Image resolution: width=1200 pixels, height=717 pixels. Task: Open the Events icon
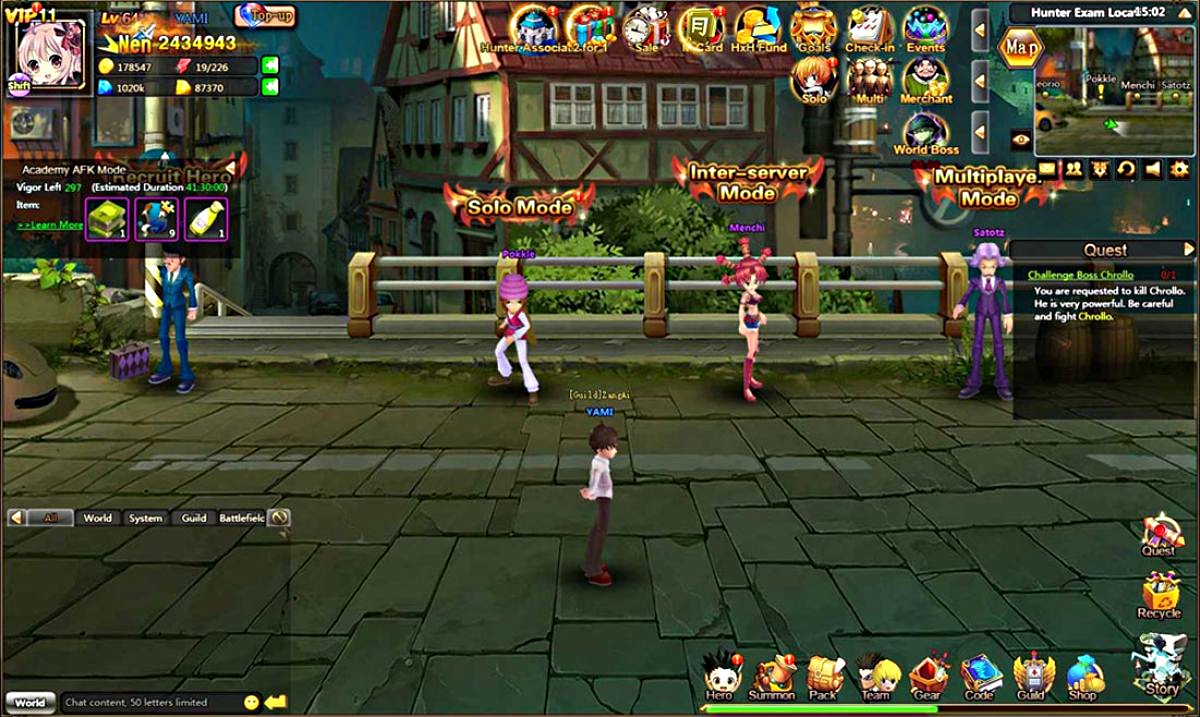point(925,28)
